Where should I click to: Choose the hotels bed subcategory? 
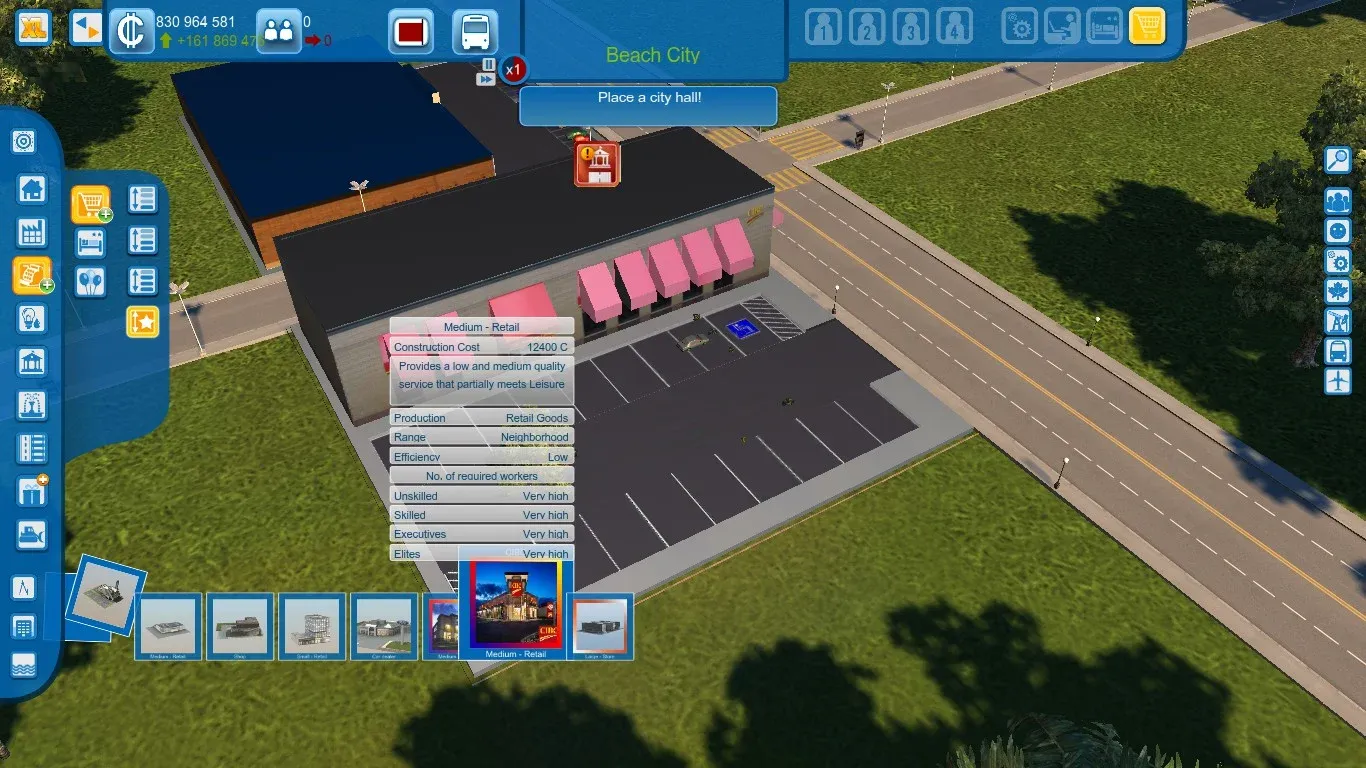pyautogui.click(x=91, y=243)
